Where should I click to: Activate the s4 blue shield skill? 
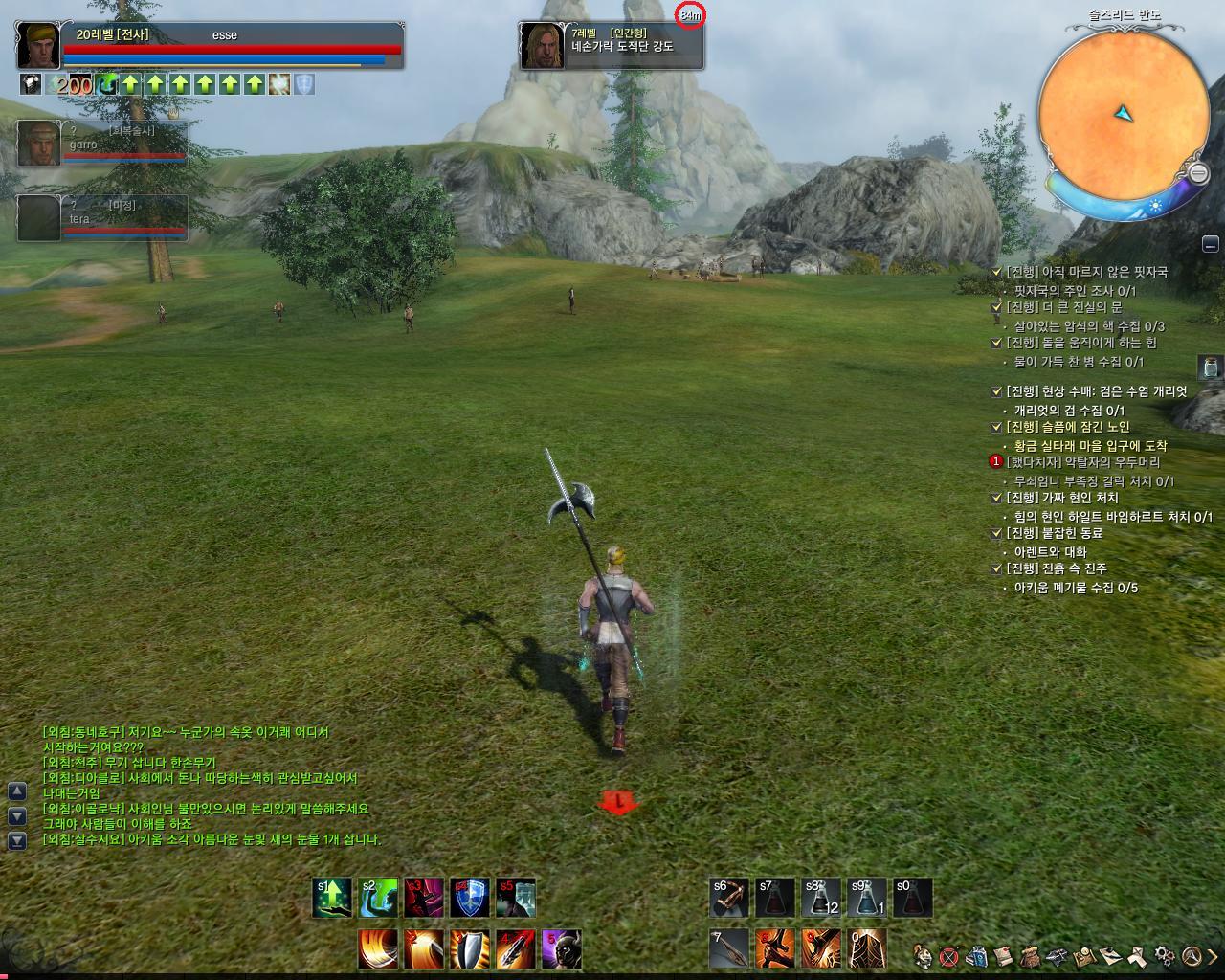[470, 898]
